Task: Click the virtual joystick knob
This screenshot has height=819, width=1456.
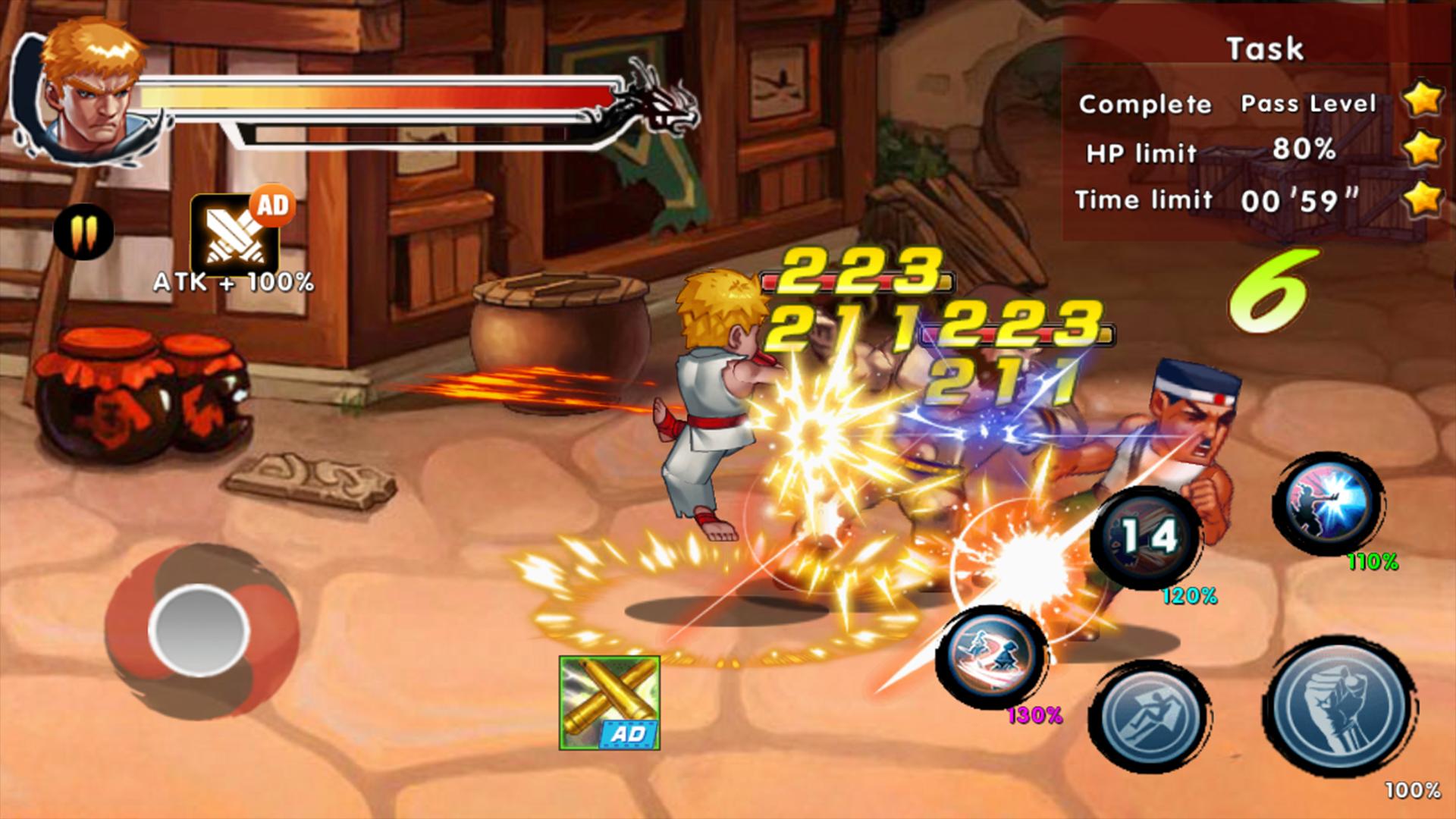Action: [x=199, y=629]
